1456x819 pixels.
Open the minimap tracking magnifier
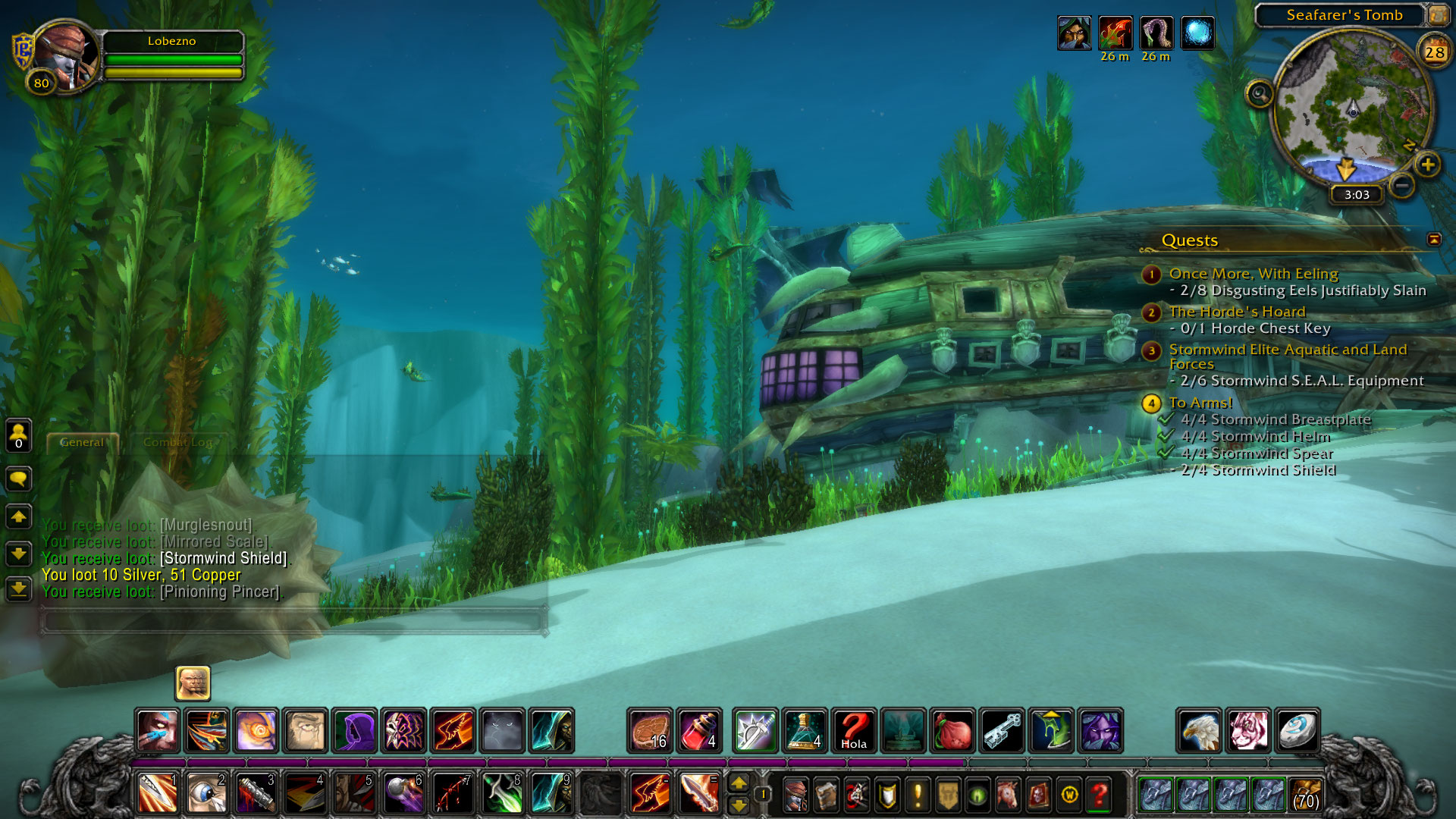1260,95
